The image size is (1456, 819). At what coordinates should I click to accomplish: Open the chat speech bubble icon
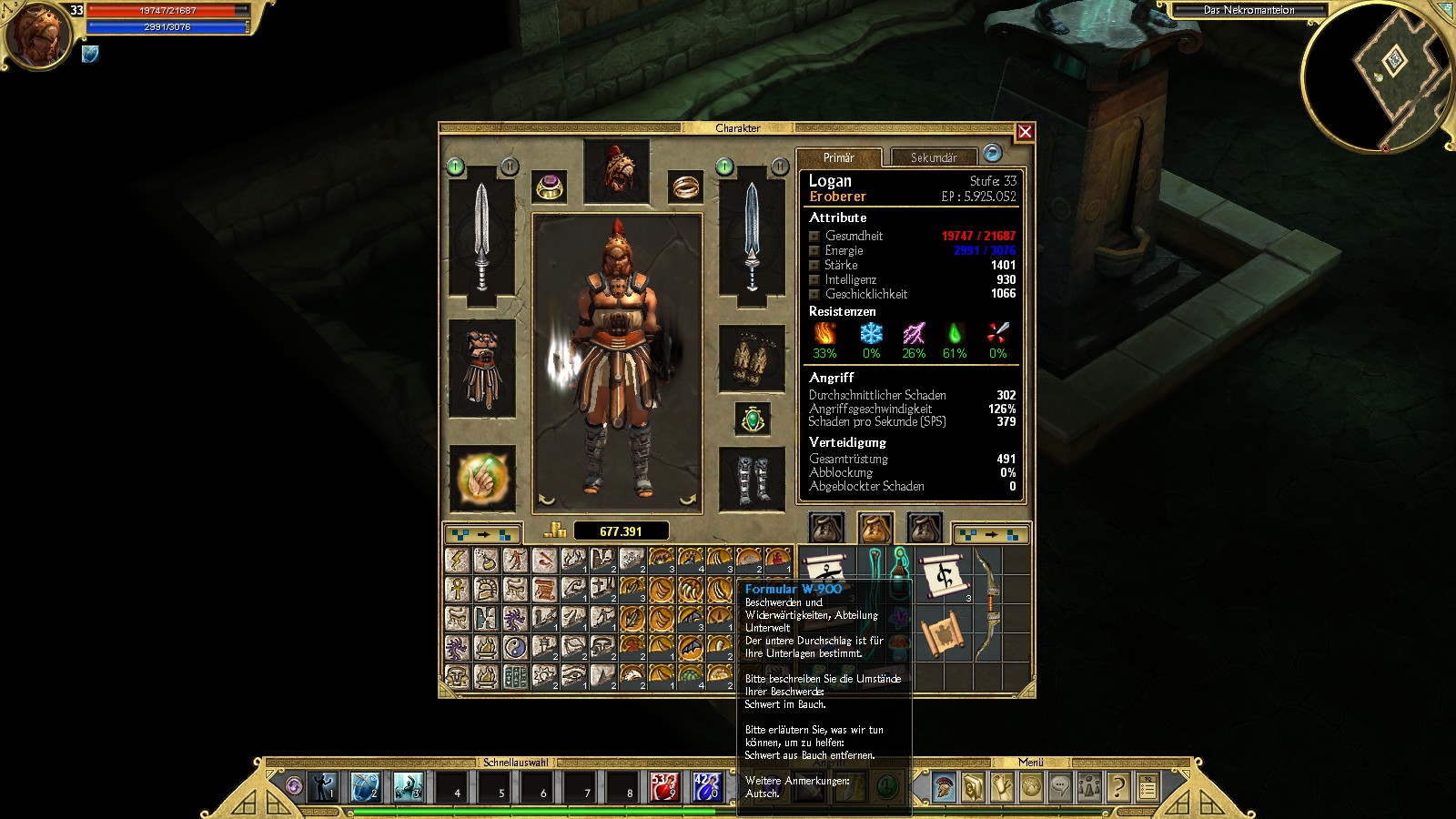tap(1058, 787)
